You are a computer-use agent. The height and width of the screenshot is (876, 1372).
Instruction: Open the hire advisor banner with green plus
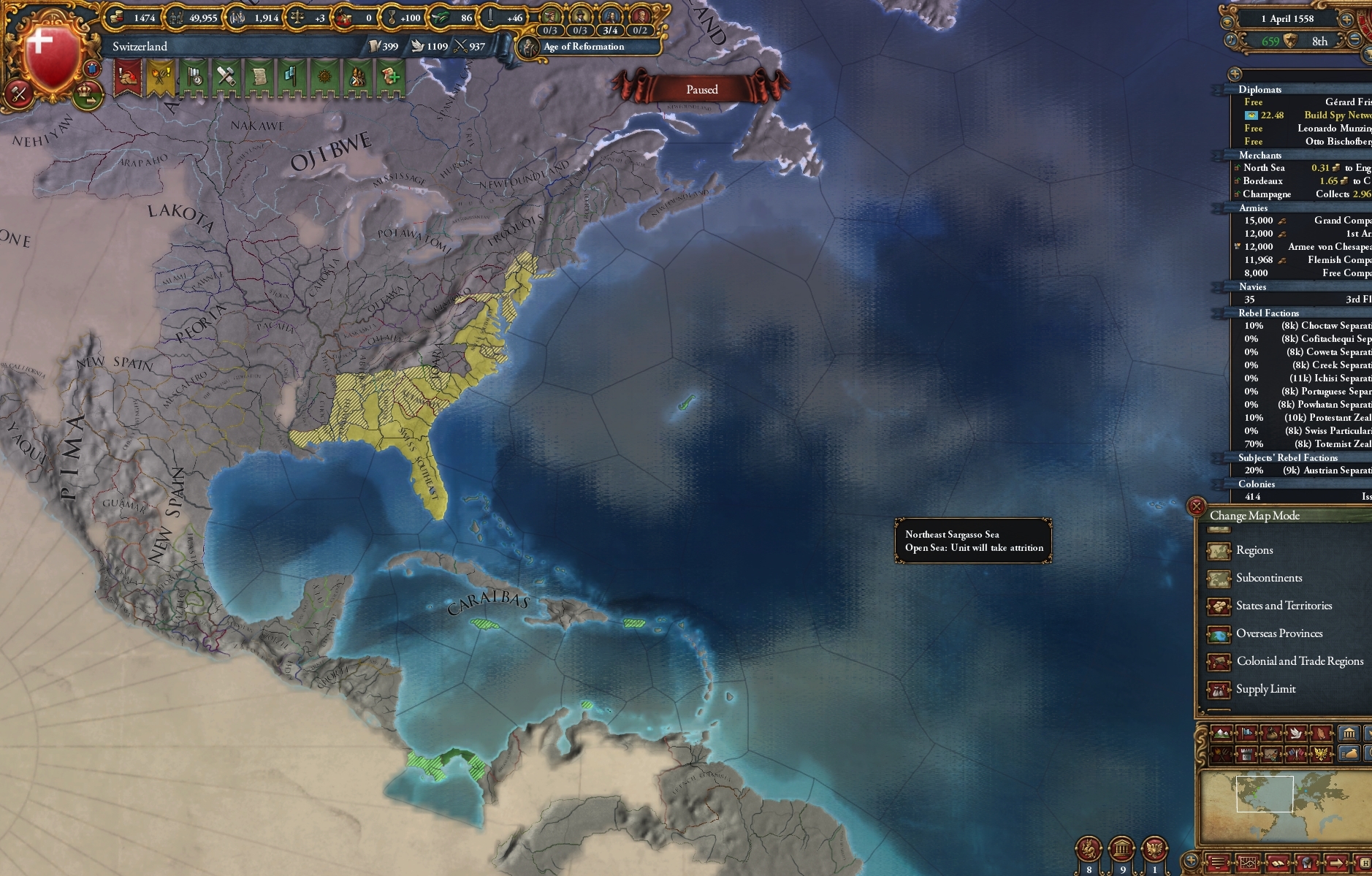(389, 77)
